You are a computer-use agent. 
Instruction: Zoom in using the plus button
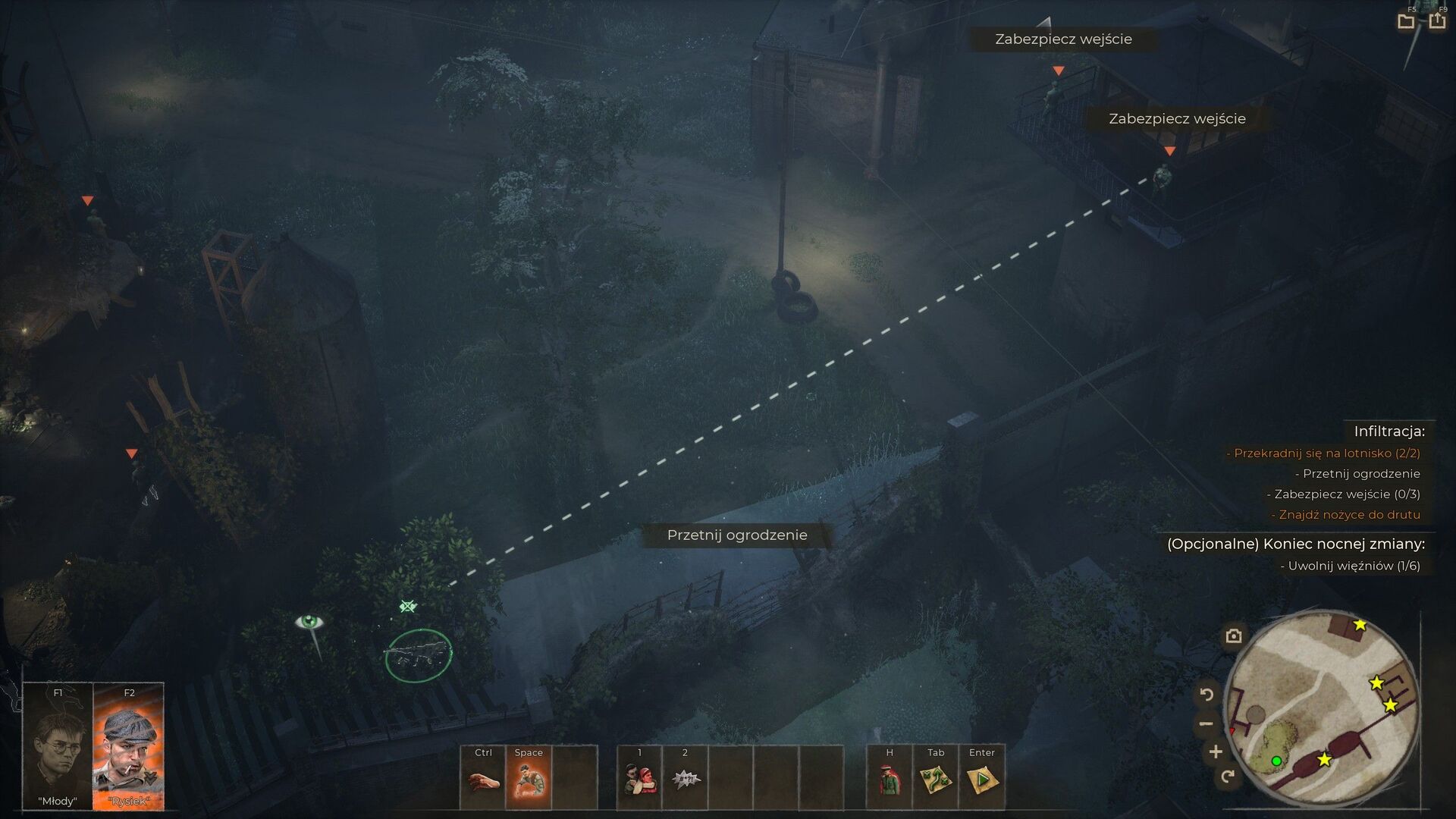point(1216,752)
